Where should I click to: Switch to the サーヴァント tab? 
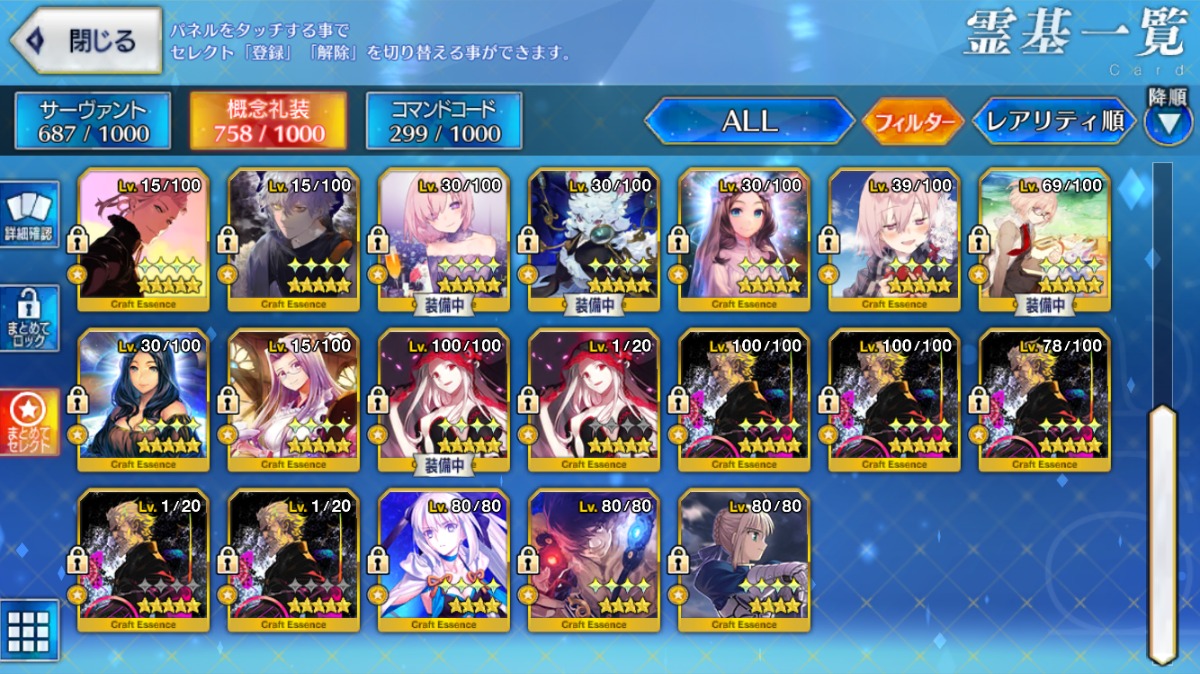tap(93, 121)
